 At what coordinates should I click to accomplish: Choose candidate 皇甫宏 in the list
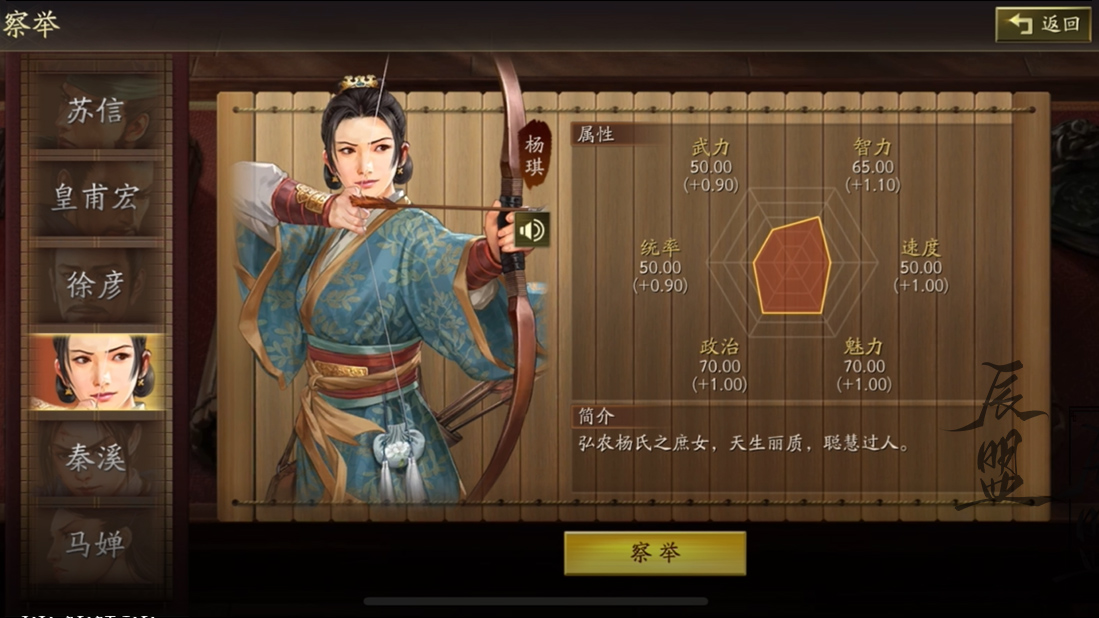click(x=97, y=197)
